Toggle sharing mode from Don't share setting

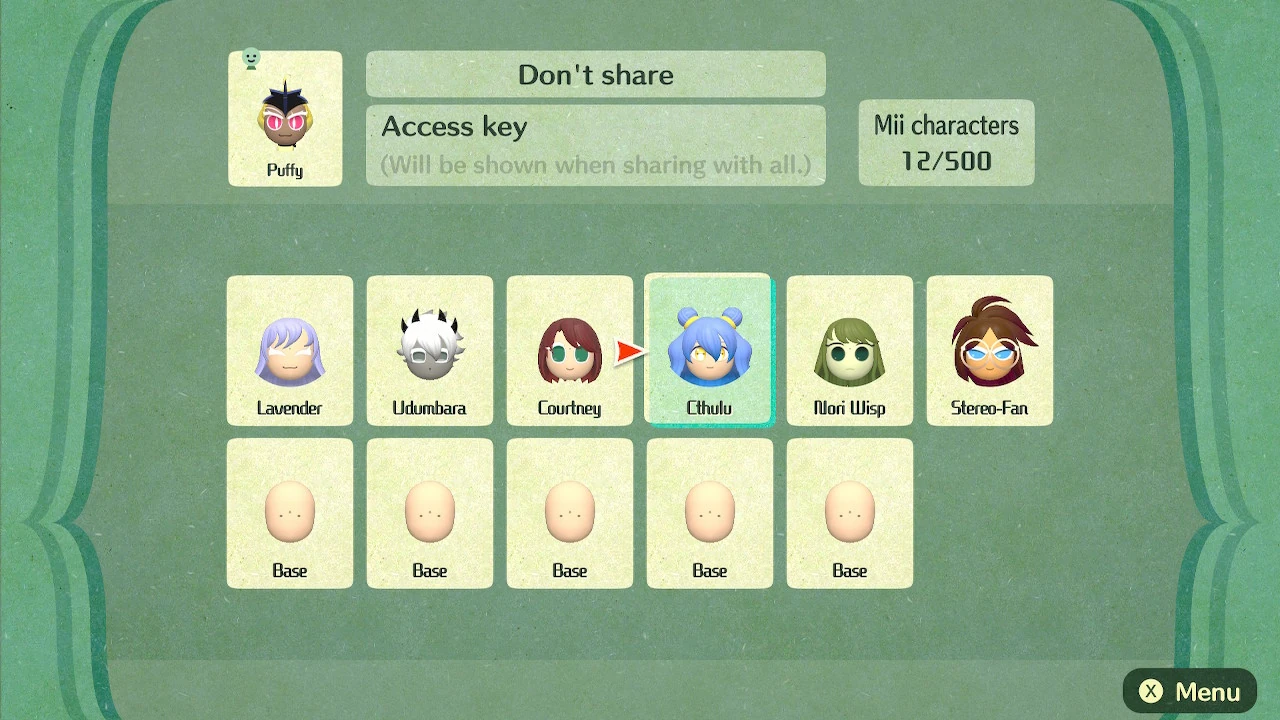pos(595,74)
